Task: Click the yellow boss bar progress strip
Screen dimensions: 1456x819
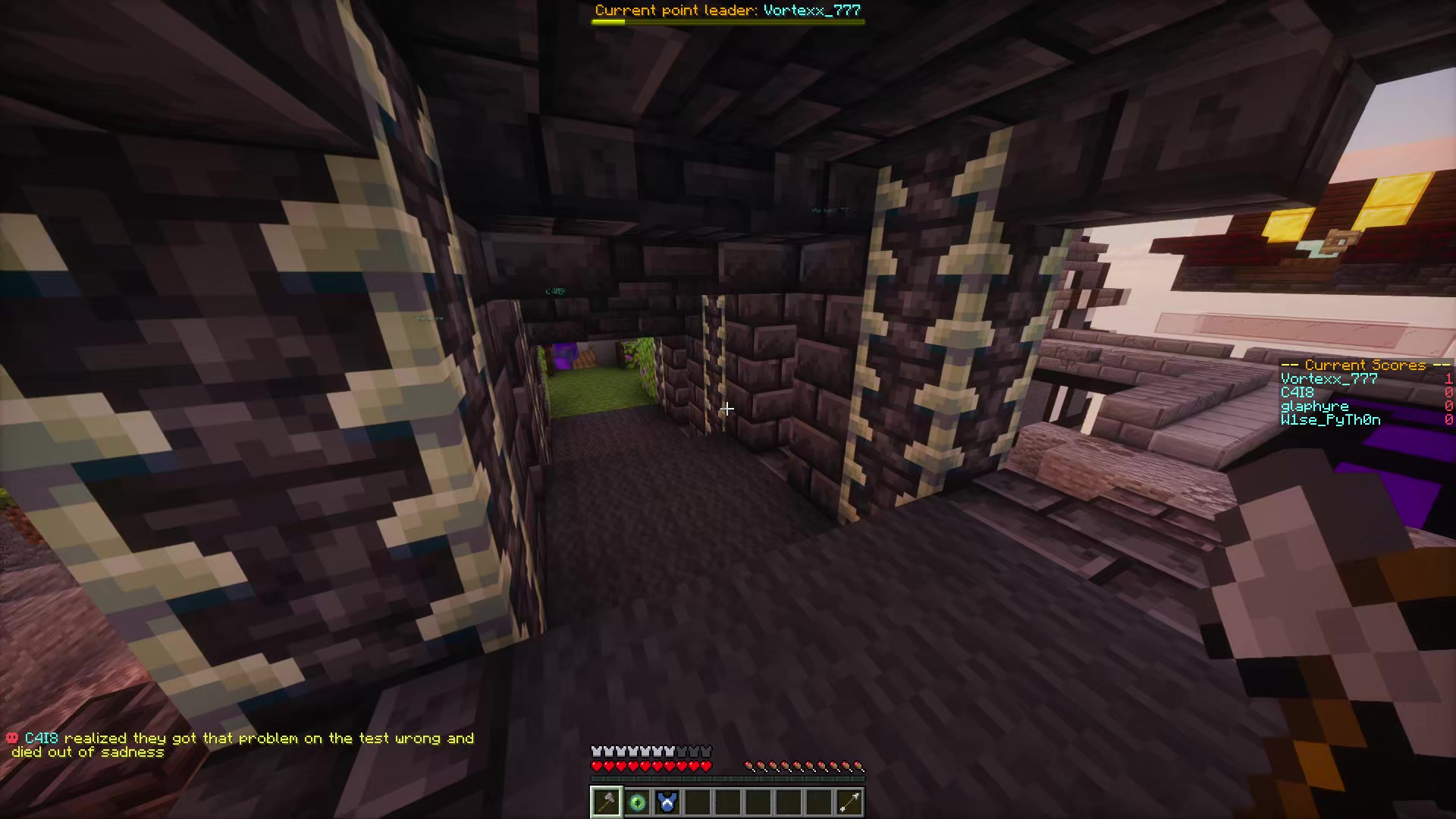Action: (607, 21)
